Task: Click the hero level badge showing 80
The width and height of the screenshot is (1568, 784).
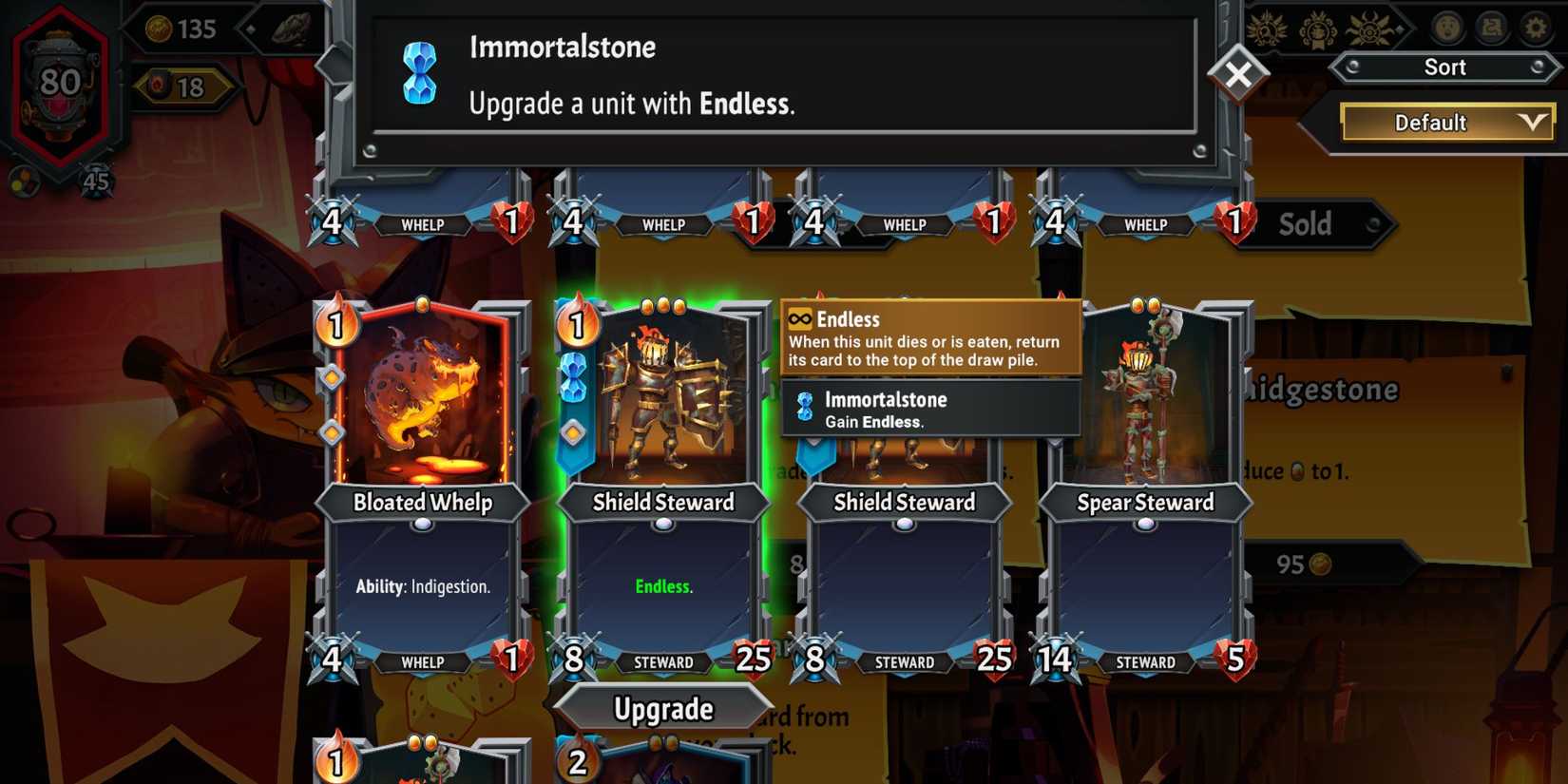Action: click(x=60, y=81)
